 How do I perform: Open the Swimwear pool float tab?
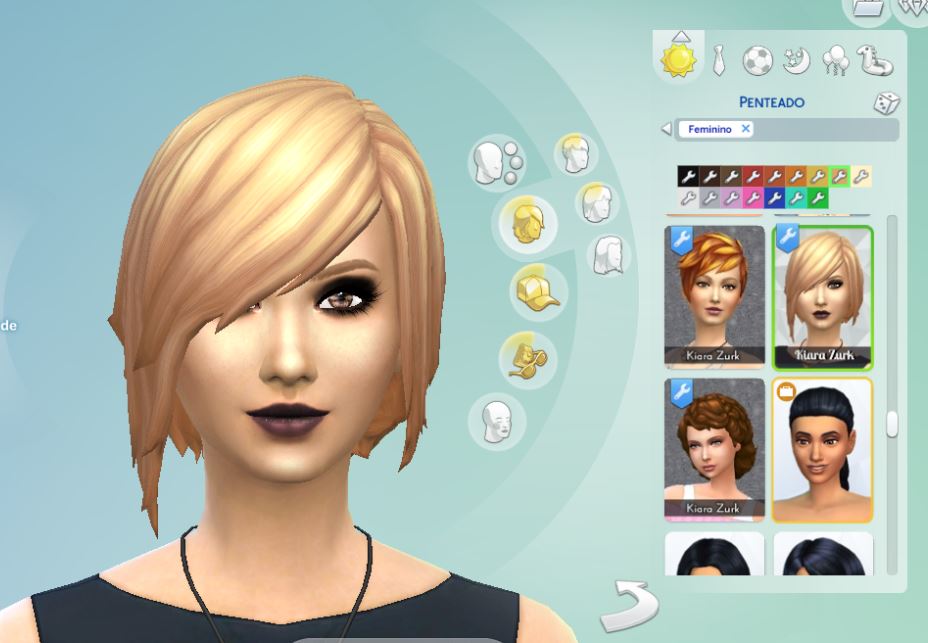tap(877, 61)
